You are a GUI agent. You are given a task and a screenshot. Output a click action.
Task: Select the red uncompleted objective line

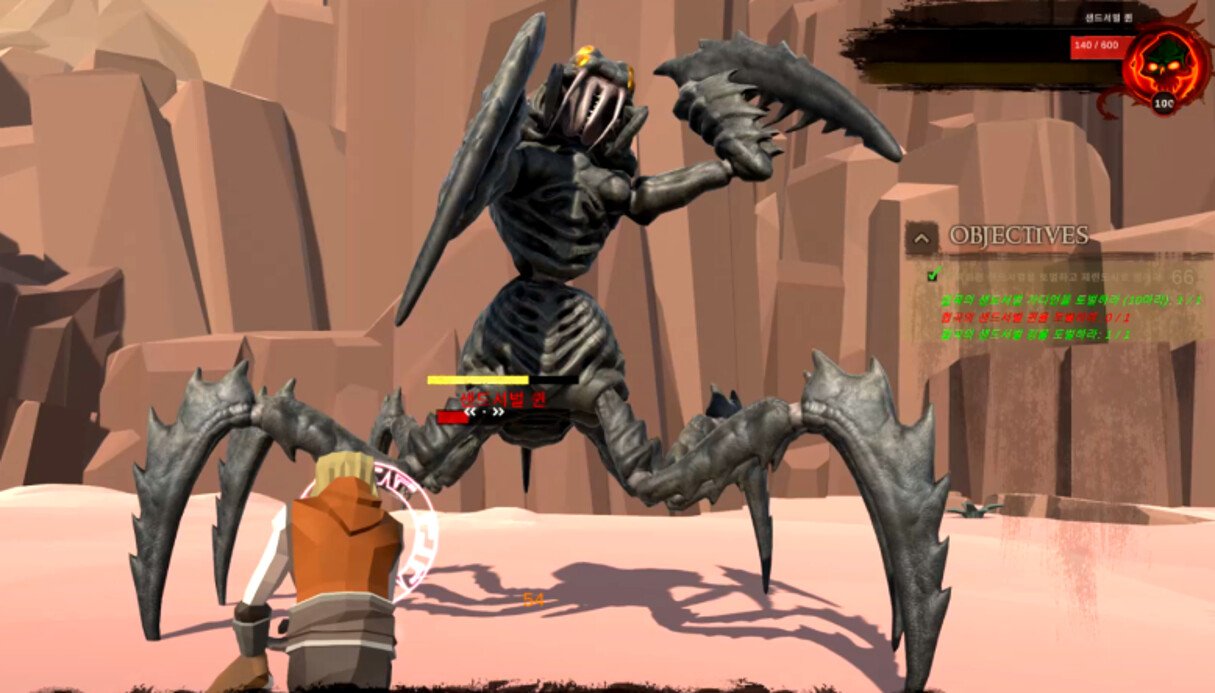[1034, 317]
